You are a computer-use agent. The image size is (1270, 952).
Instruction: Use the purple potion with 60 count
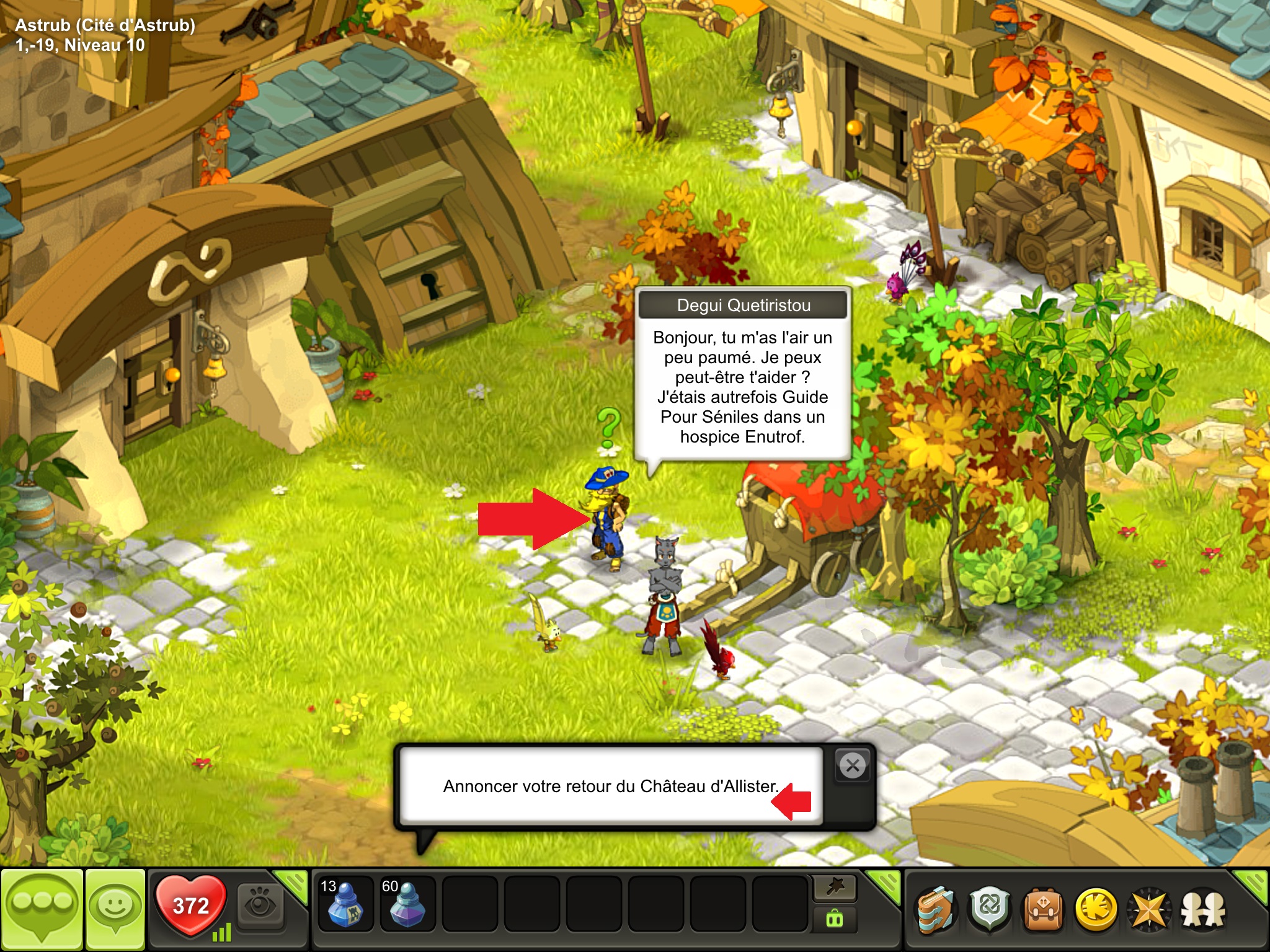pos(407,906)
